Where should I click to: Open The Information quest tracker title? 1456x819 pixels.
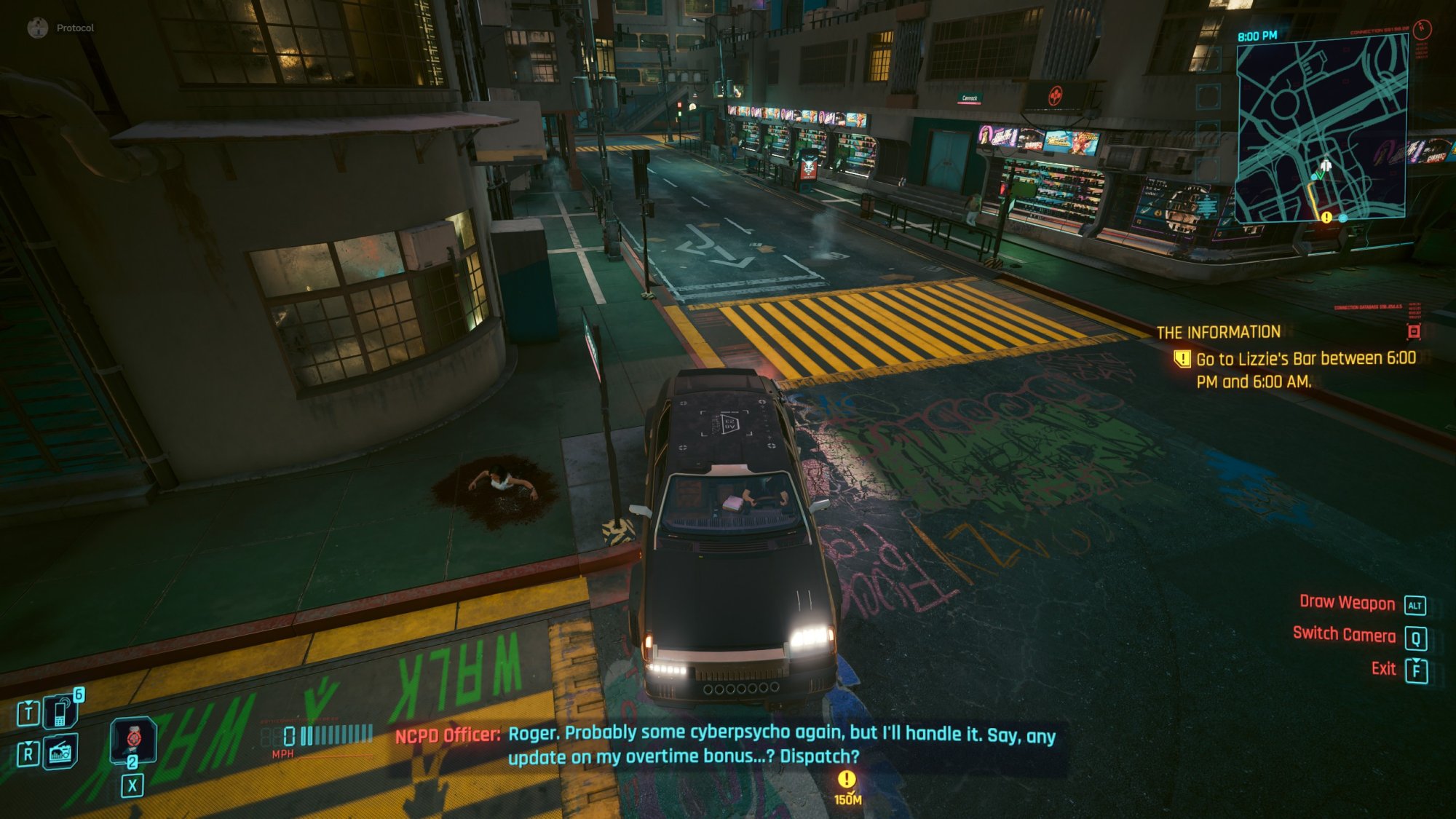[x=1218, y=333]
